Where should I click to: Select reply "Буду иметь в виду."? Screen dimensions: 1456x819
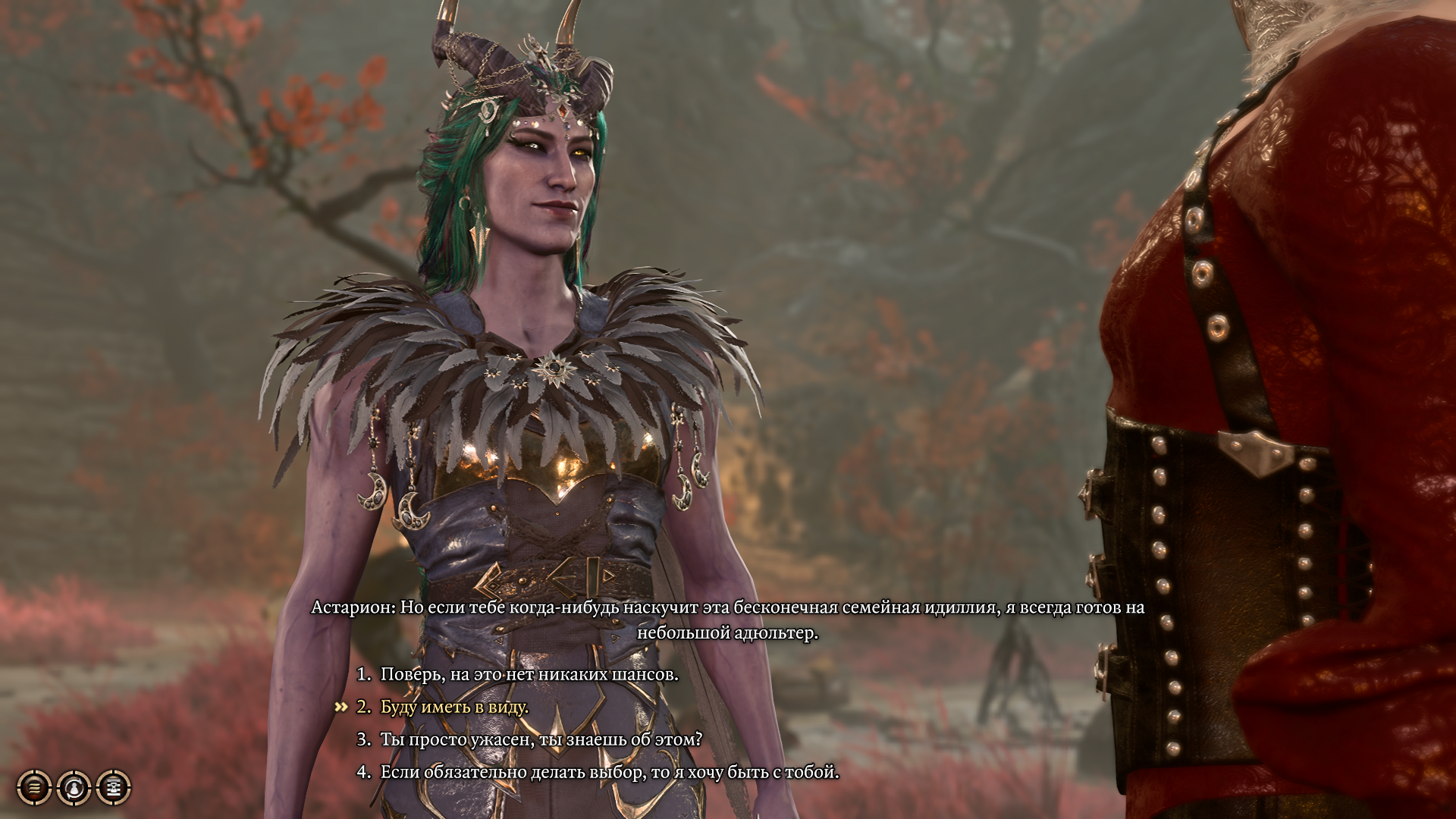(x=454, y=707)
